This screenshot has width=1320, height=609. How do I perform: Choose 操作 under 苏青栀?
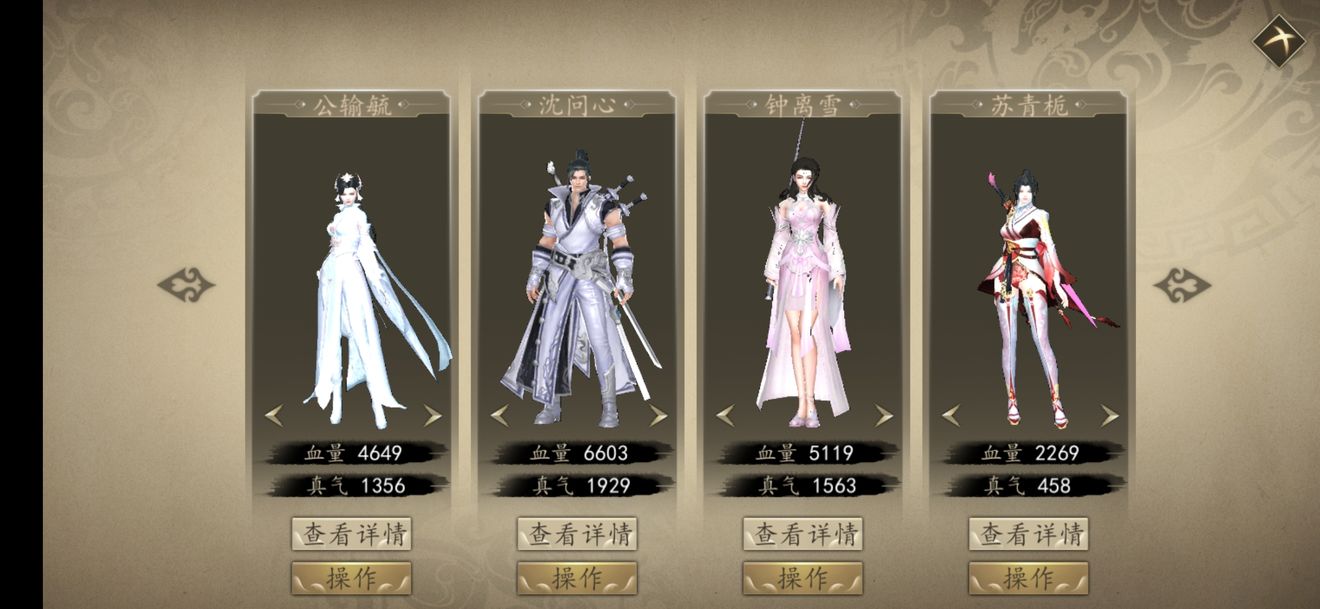(1029, 578)
